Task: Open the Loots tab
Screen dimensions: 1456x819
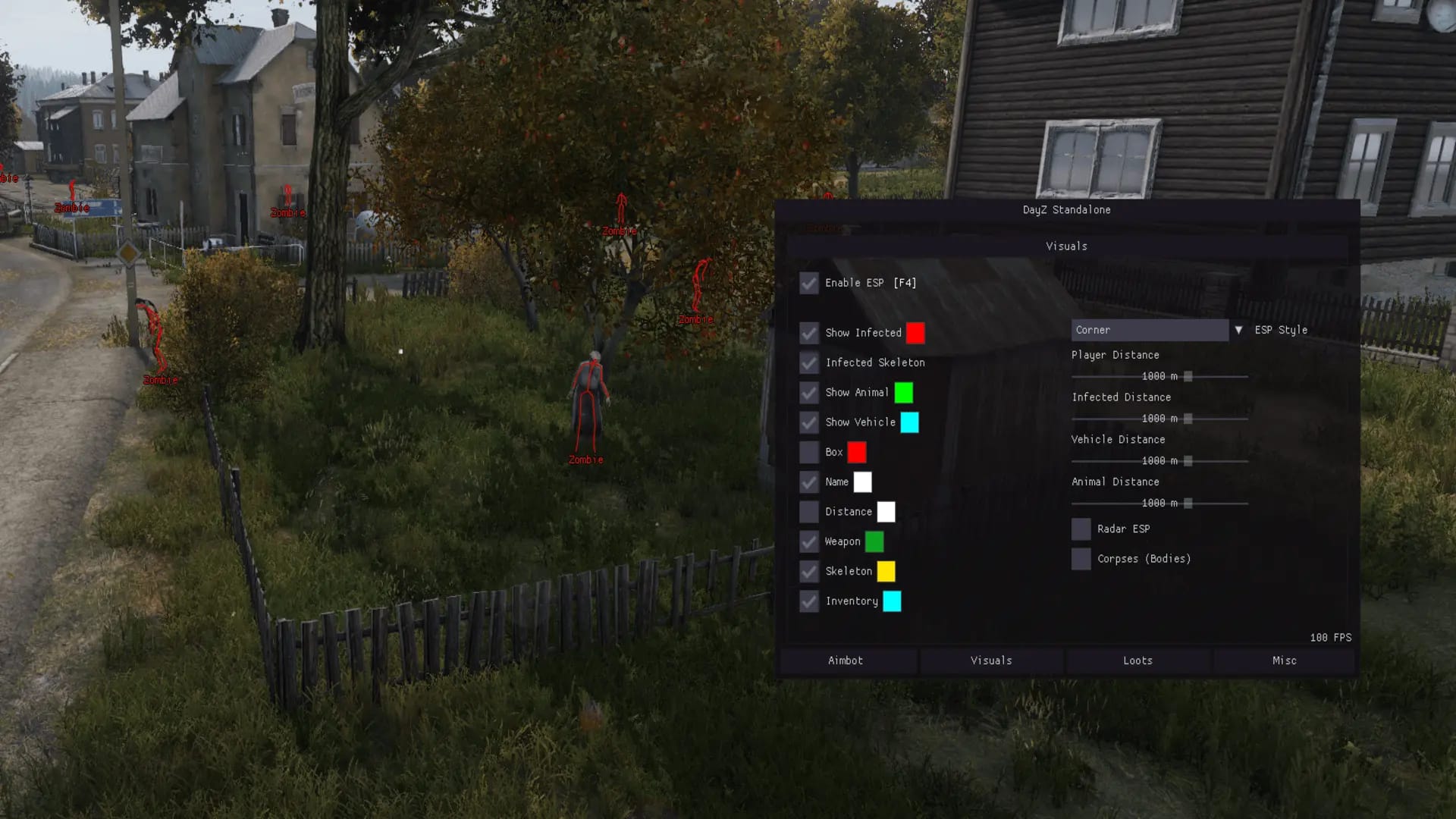Action: [1137, 661]
